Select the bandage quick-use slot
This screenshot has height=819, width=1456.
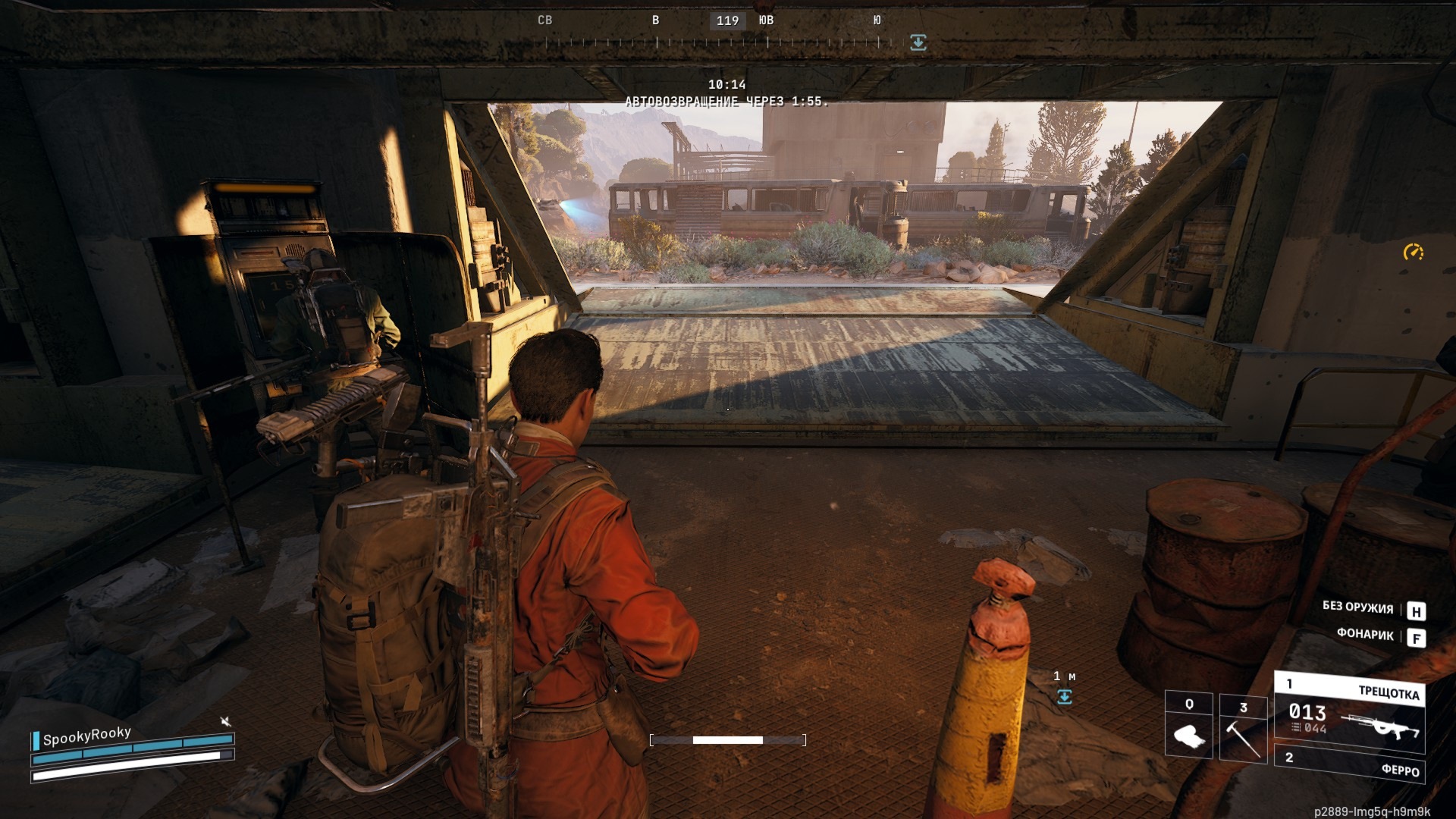[x=1188, y=726]
